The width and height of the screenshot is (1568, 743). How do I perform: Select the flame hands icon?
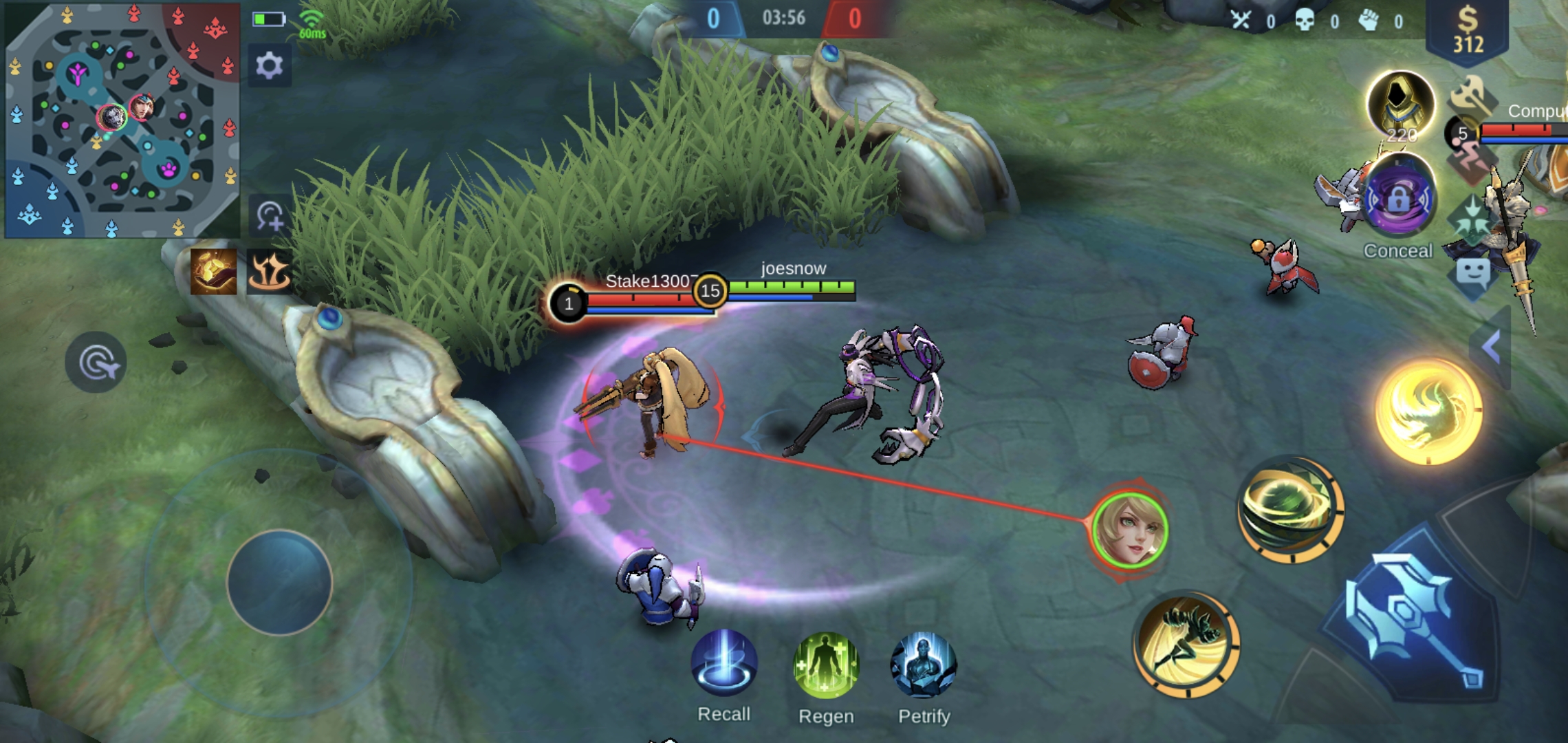coord(269,271)
